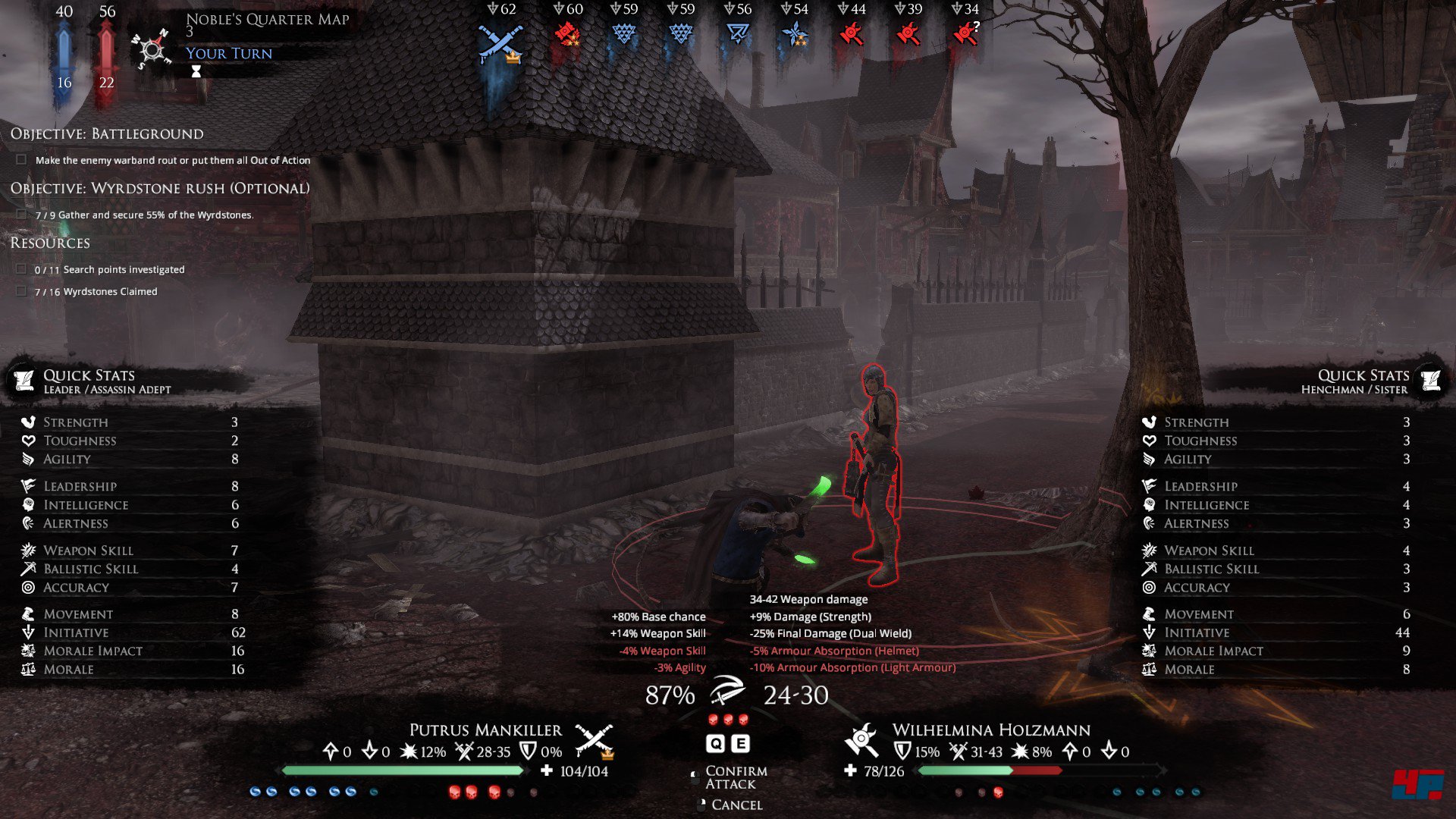1456x819 pixels.
Task: Open the Sister henchman's Quick Stats scroll
Action: (x=1430, y=380)
